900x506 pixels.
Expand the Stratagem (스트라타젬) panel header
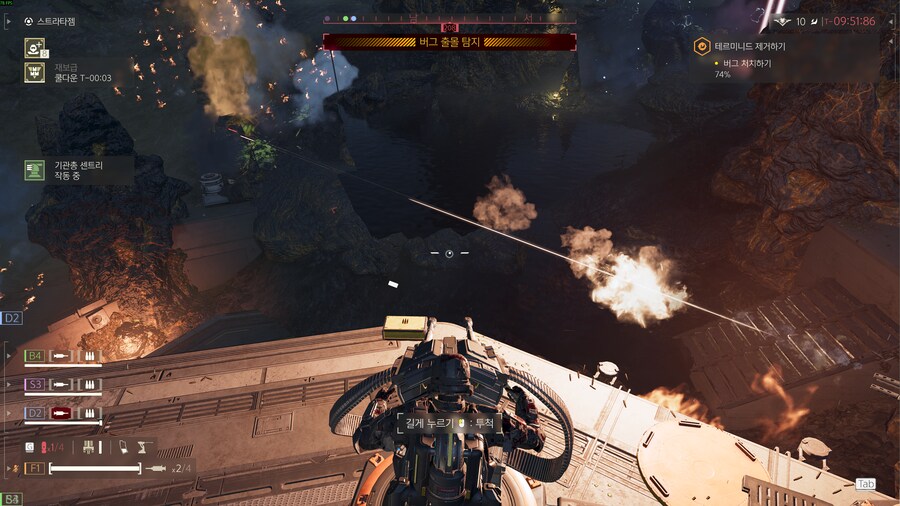(55, 21)
